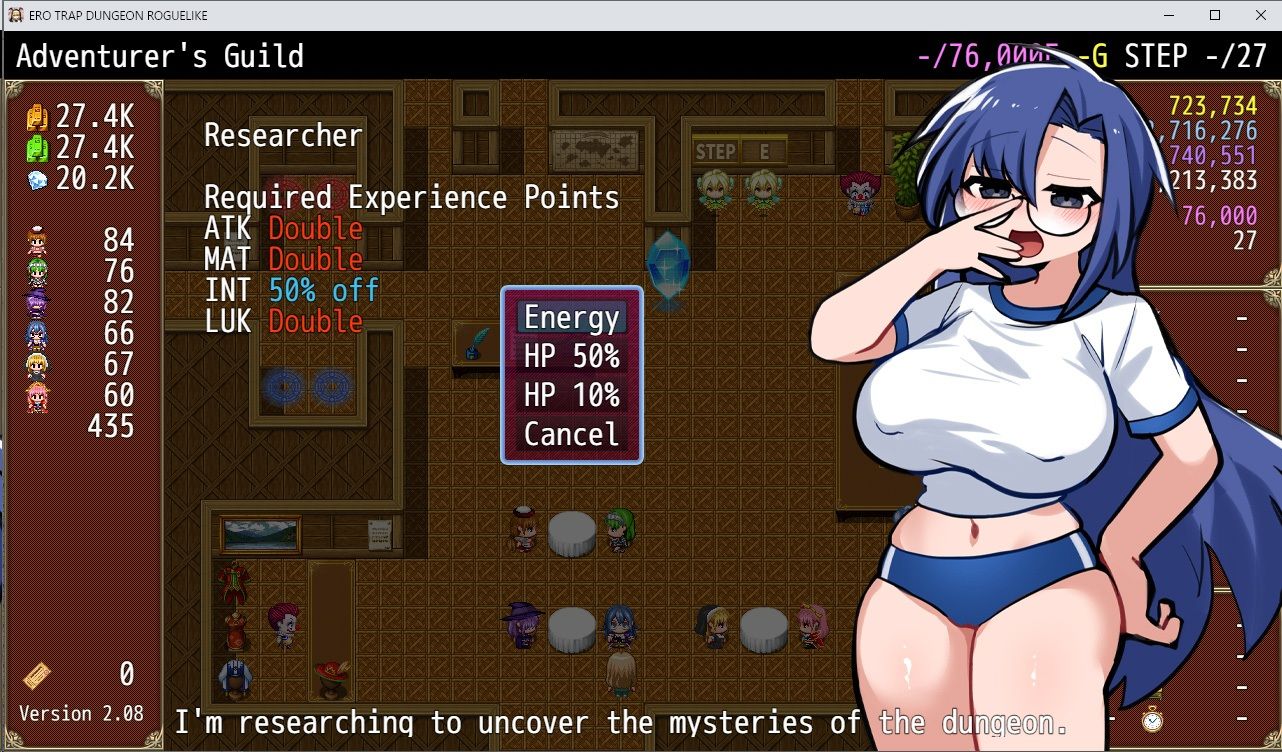Select the Energy option in the choice menu
1282x752 pixels.
tap(570, 318)
